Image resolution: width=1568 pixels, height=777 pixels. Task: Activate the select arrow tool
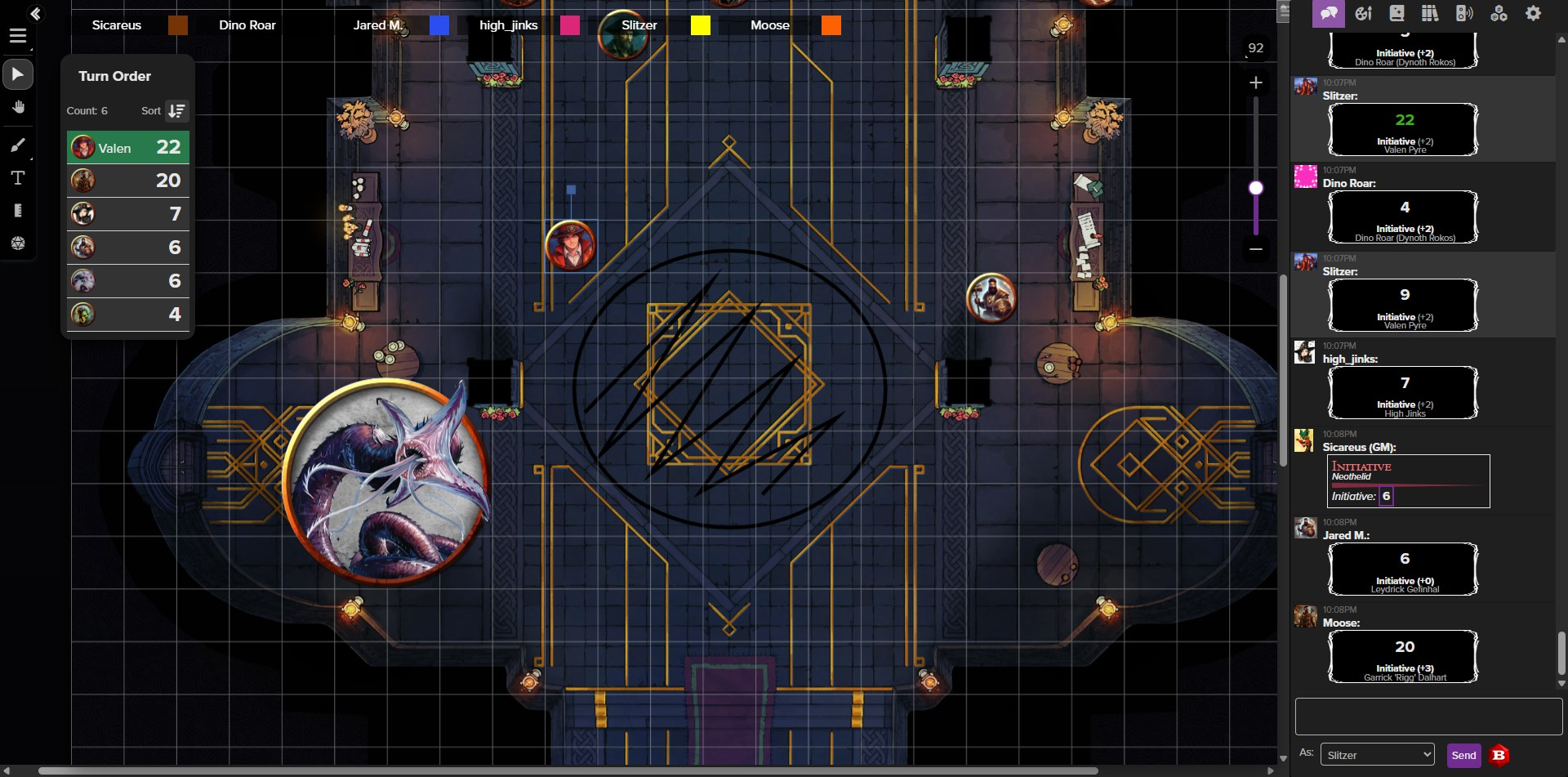coord(17,74)
